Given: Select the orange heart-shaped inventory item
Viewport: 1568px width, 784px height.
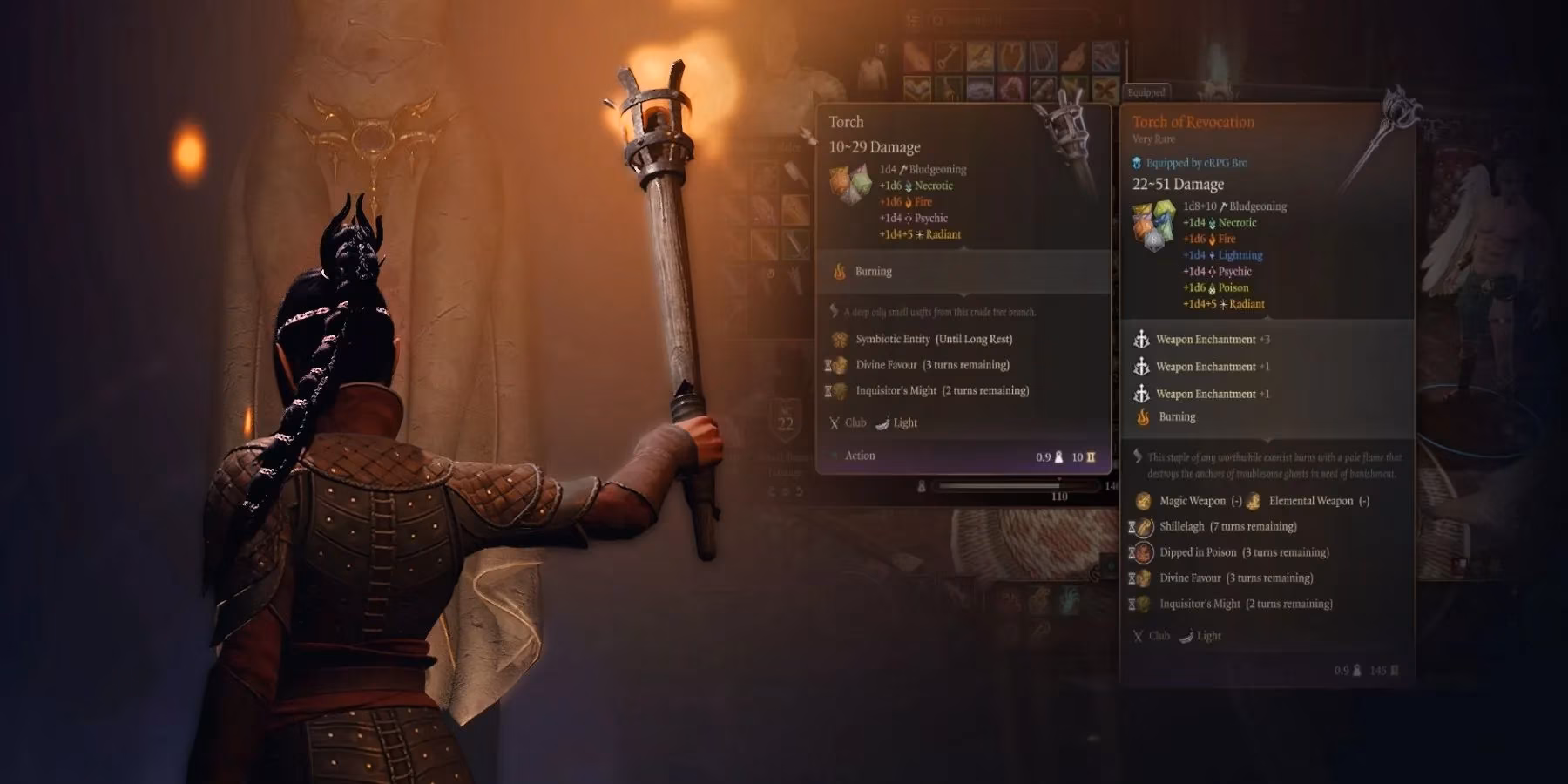Looking at the screenshot, I should point(1011,57).
